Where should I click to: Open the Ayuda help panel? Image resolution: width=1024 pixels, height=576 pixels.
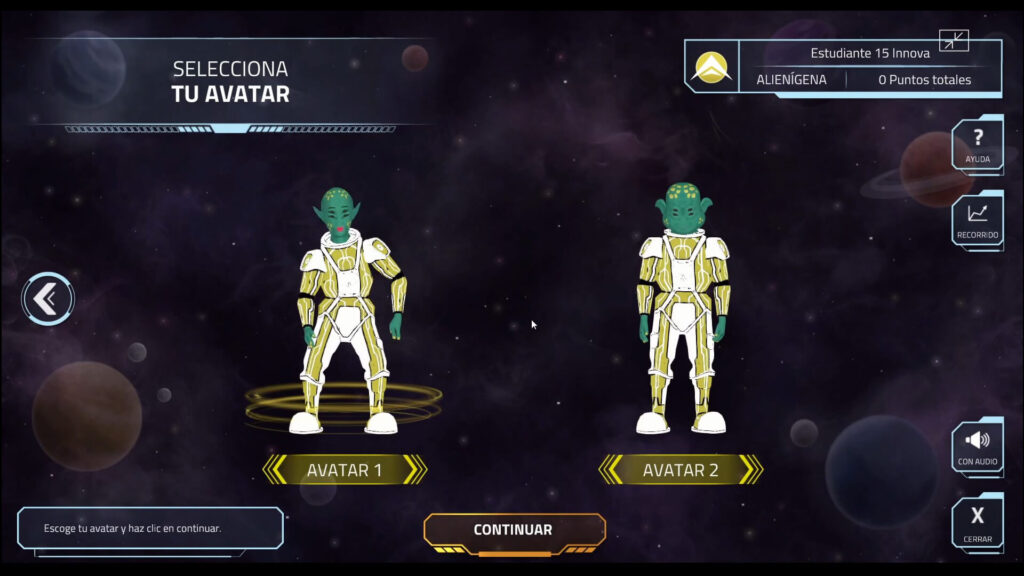tap(977, 145)
